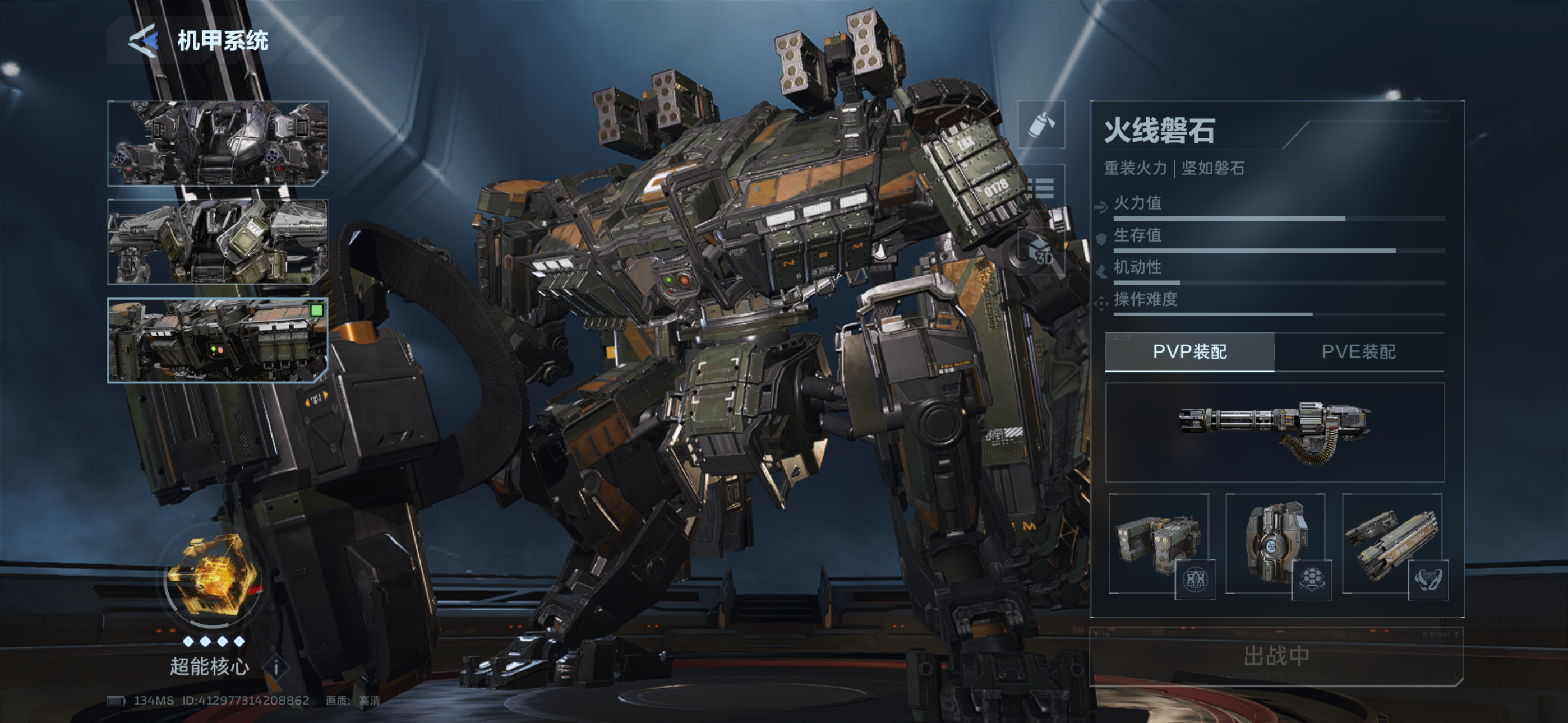Select the missile launcher pod slot
This screenshot has height=723, width=1568.
click(x=1159, y=544)
